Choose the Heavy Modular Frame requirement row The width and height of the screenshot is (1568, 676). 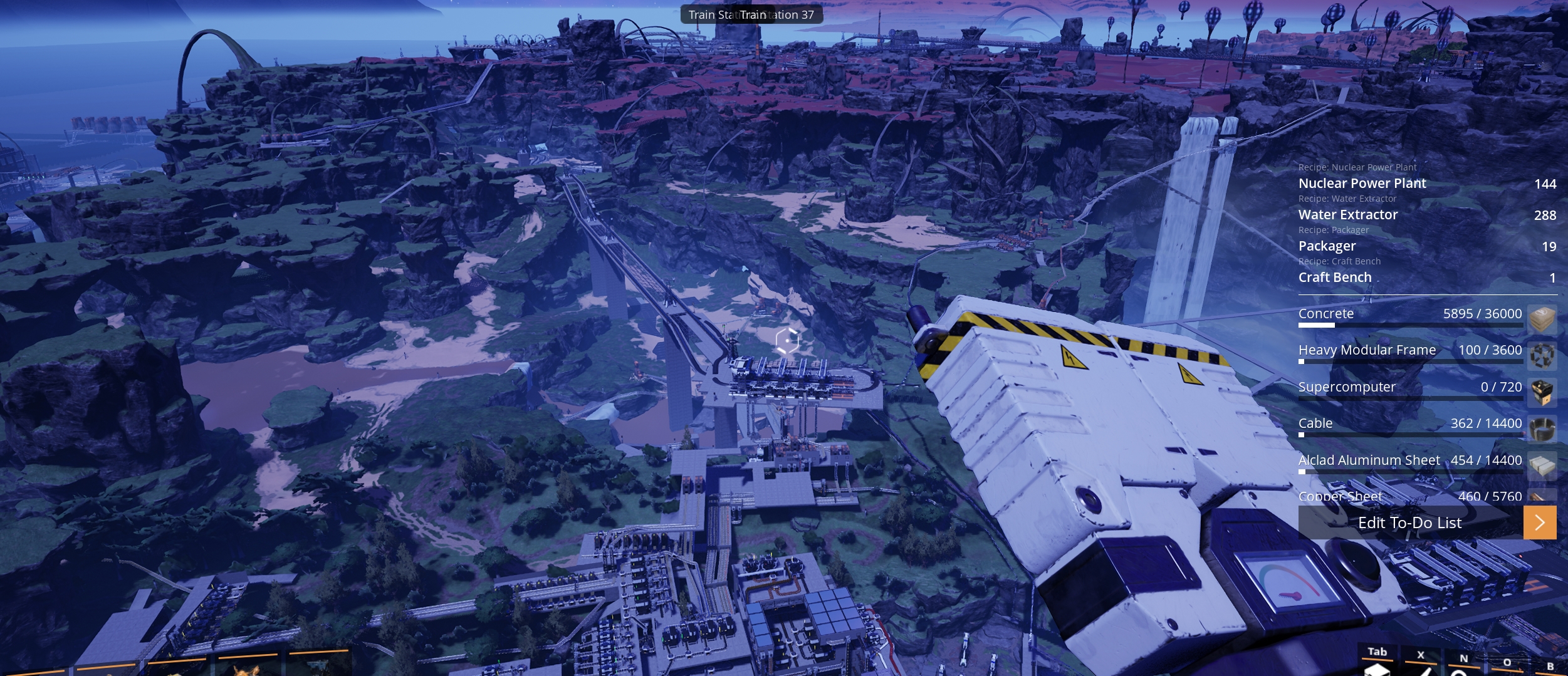(x=1410, y=350)
